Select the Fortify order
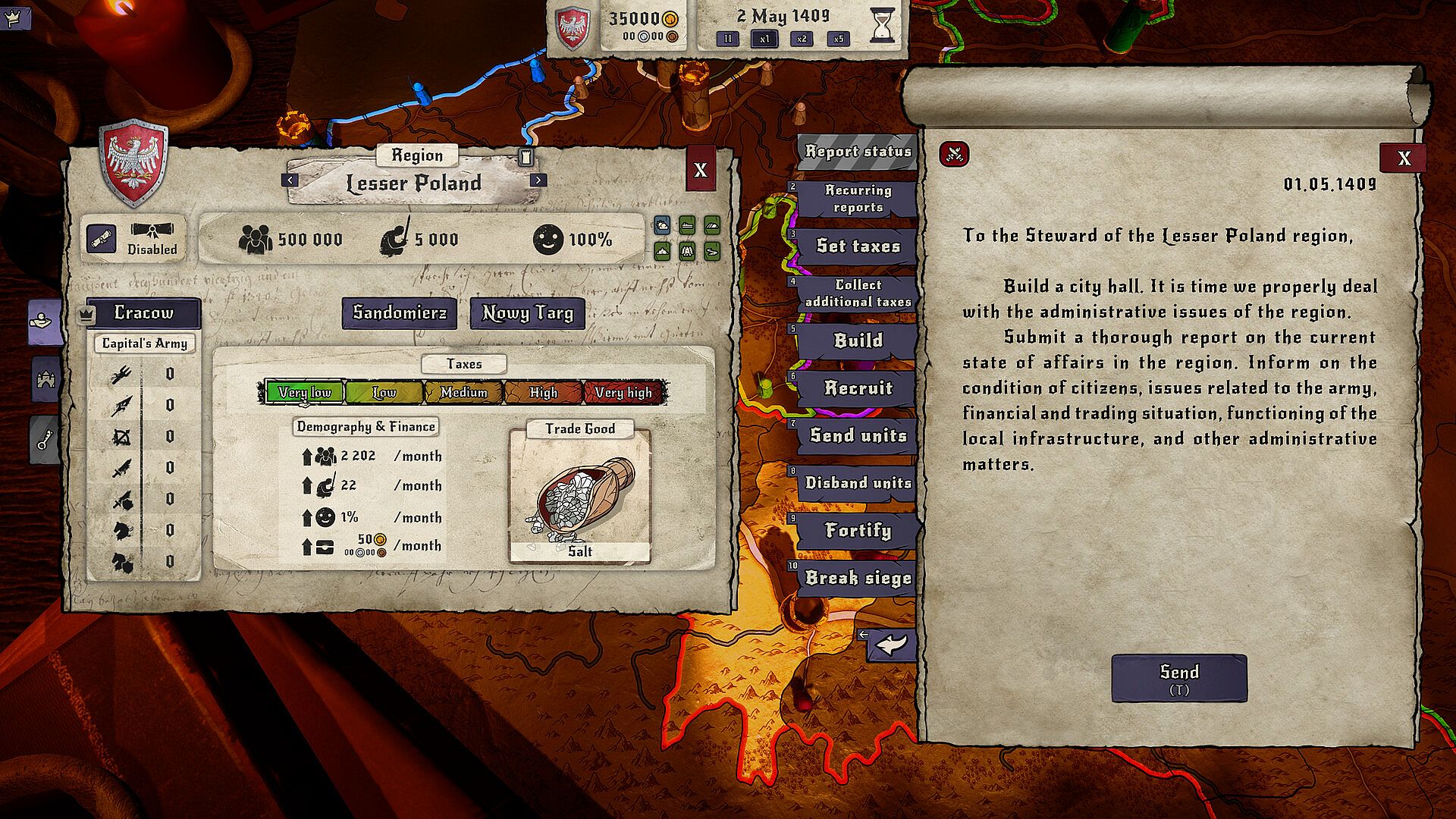The height and width of the screenshot is (819, 1456). tap(858, 530)
